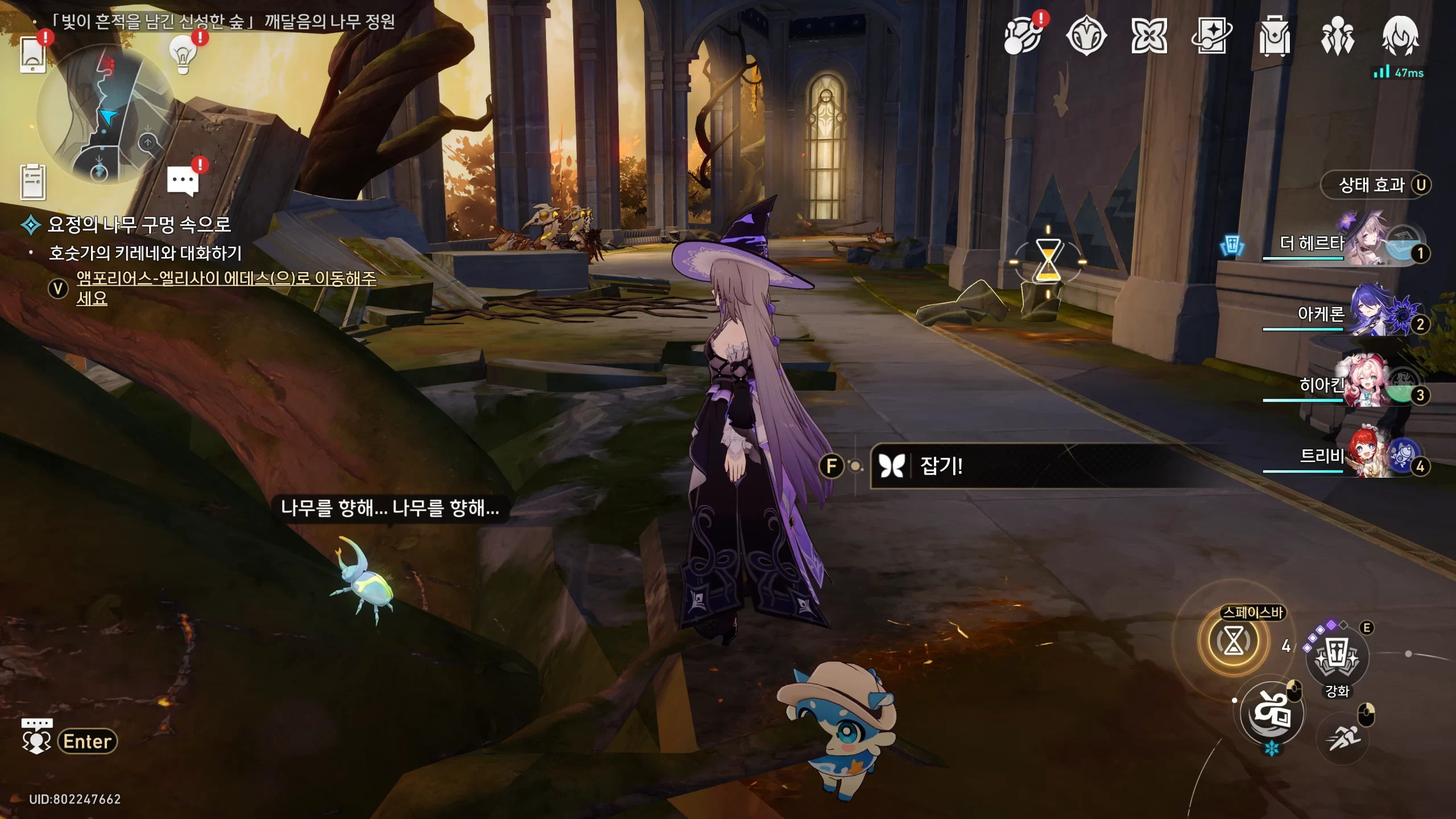Activate the hourglass skill button

(1233, 642)
